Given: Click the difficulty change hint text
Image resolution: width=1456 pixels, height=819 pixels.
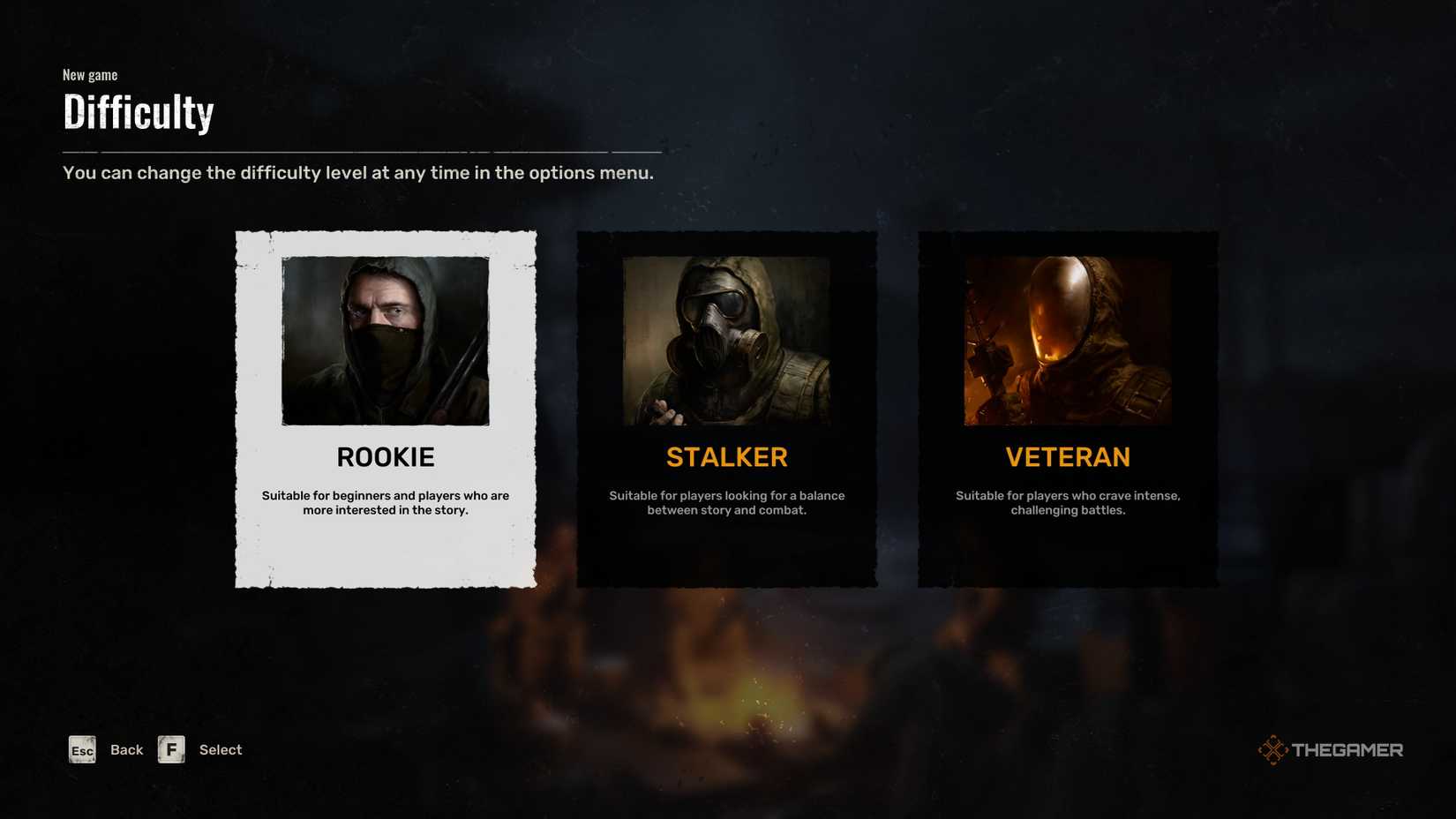Looking at the screenshot, I should coord(357,173).
